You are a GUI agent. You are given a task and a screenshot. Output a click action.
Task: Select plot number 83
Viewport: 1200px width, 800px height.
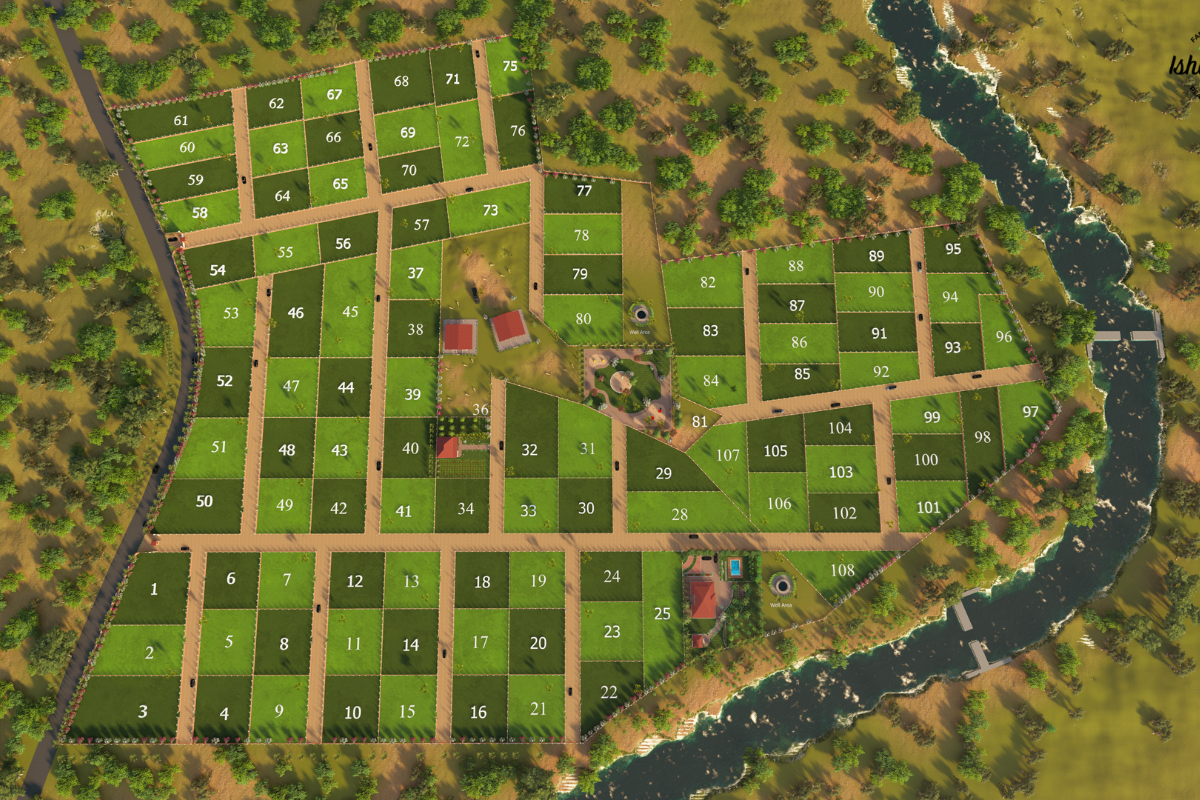pos(710,331)
